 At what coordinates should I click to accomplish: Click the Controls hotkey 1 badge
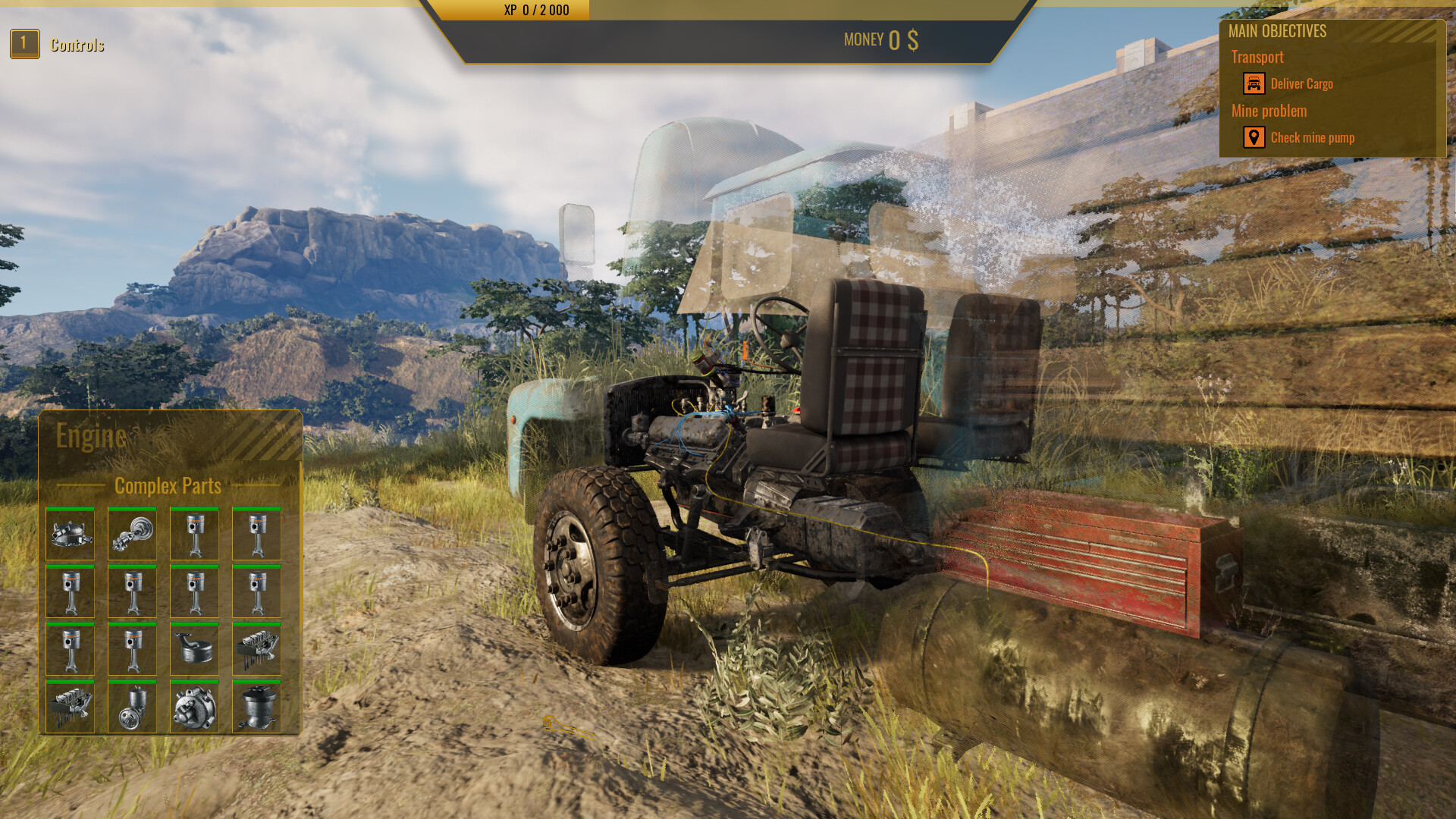(x=25, y=44)
